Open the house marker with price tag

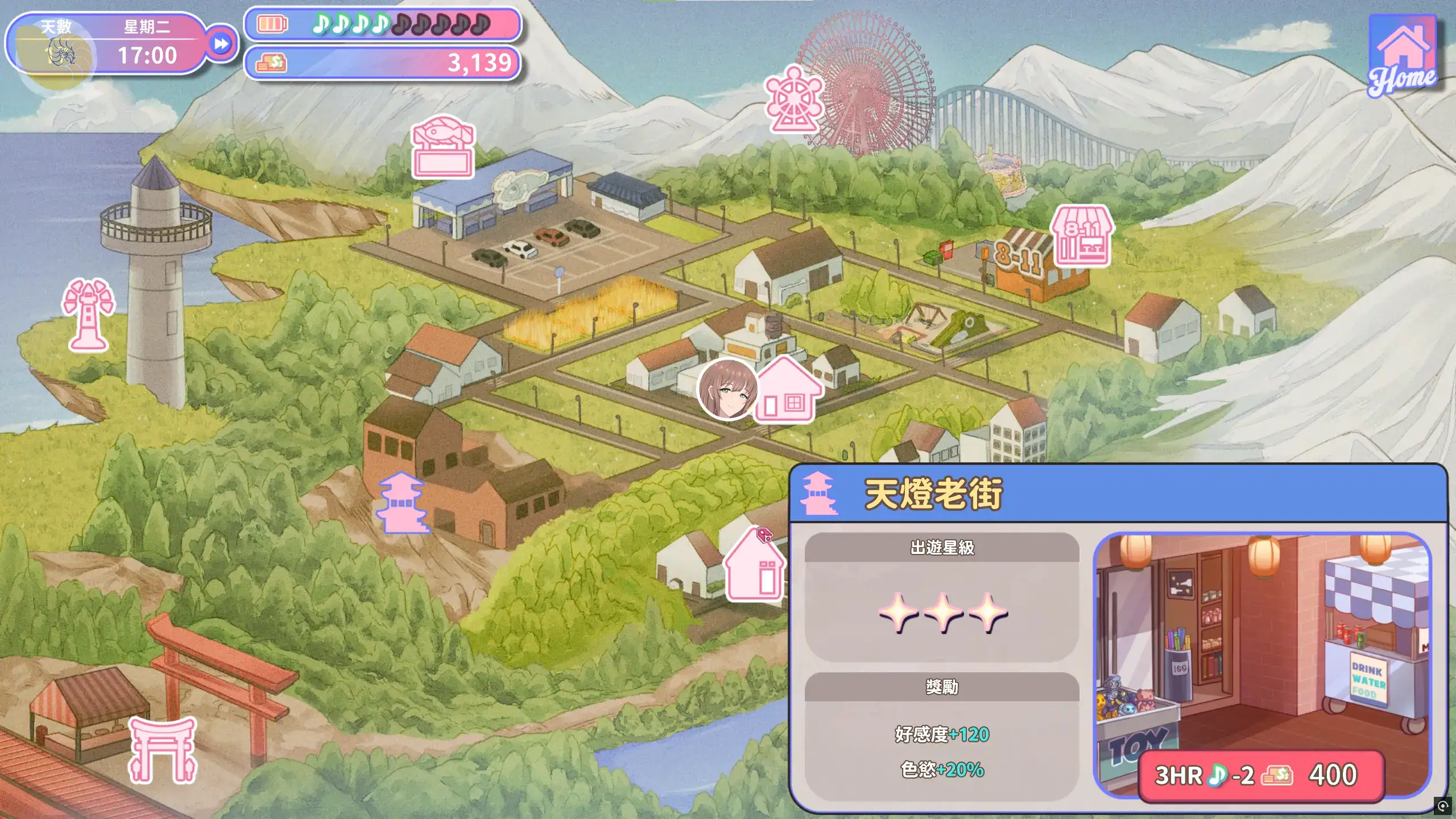coord(755,565)
